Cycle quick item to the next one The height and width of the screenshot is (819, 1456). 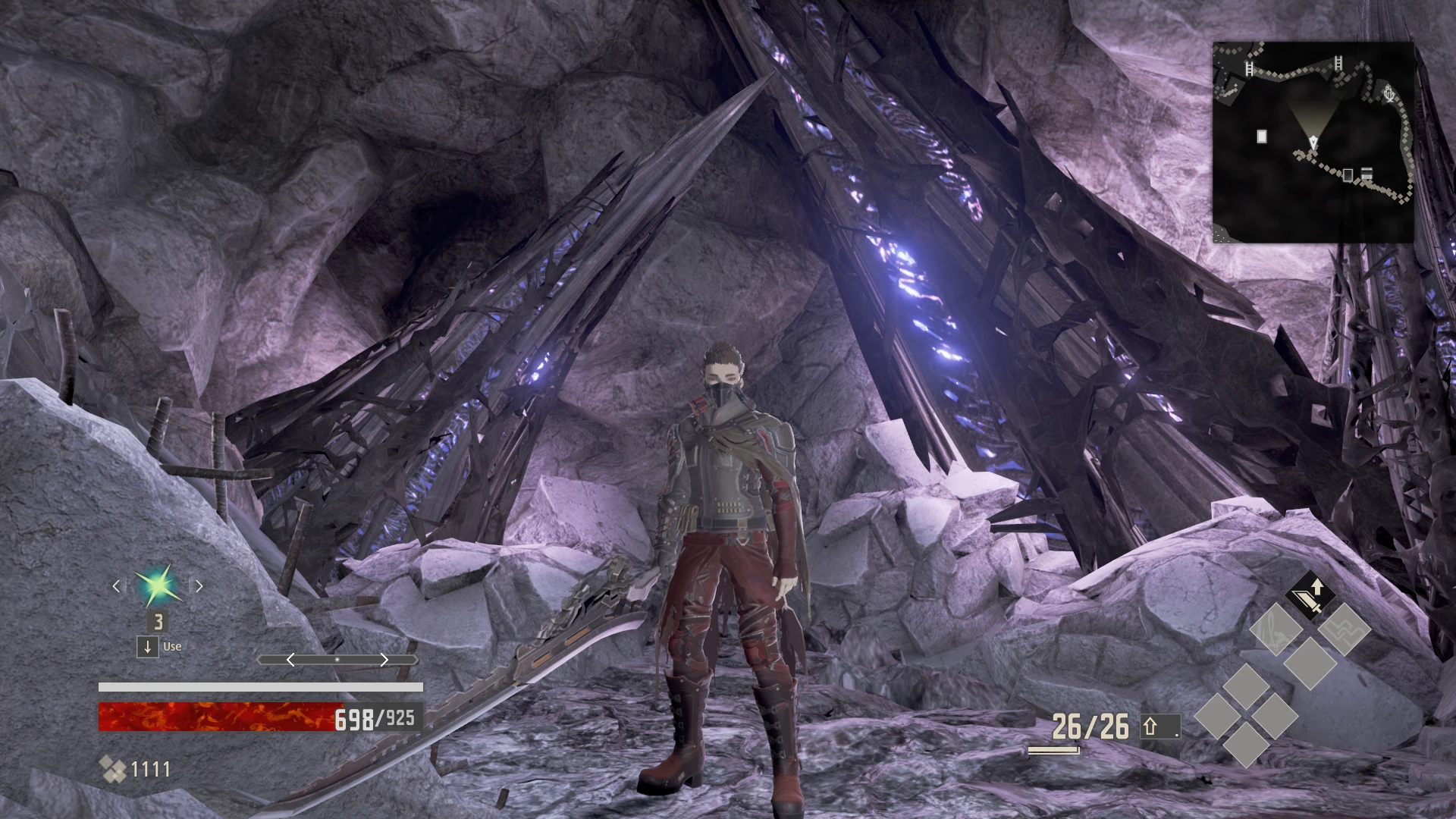(199, 586)
